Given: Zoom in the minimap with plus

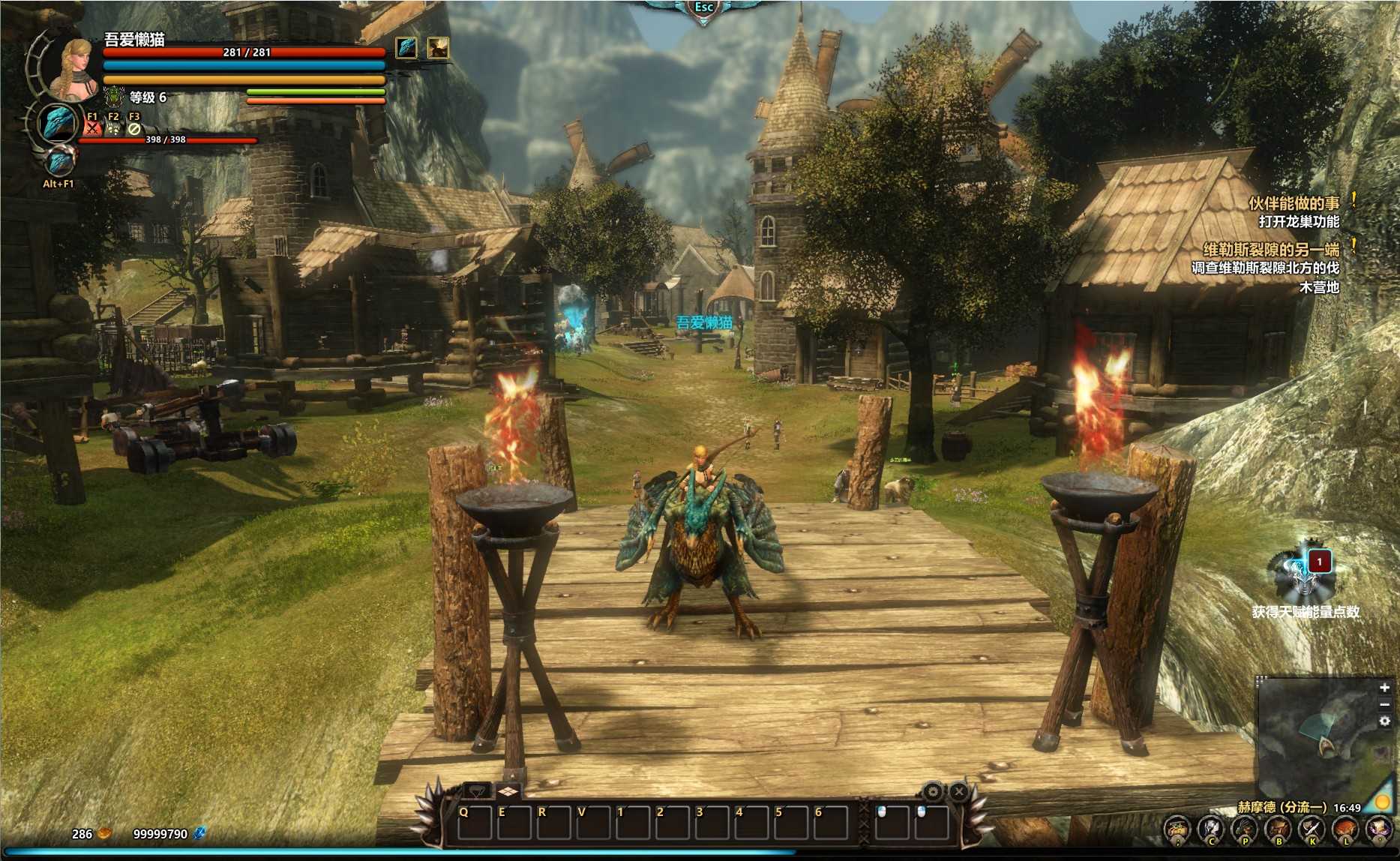Looking at the screenshot, I should pyautogui.click(x=1384, y=688).
